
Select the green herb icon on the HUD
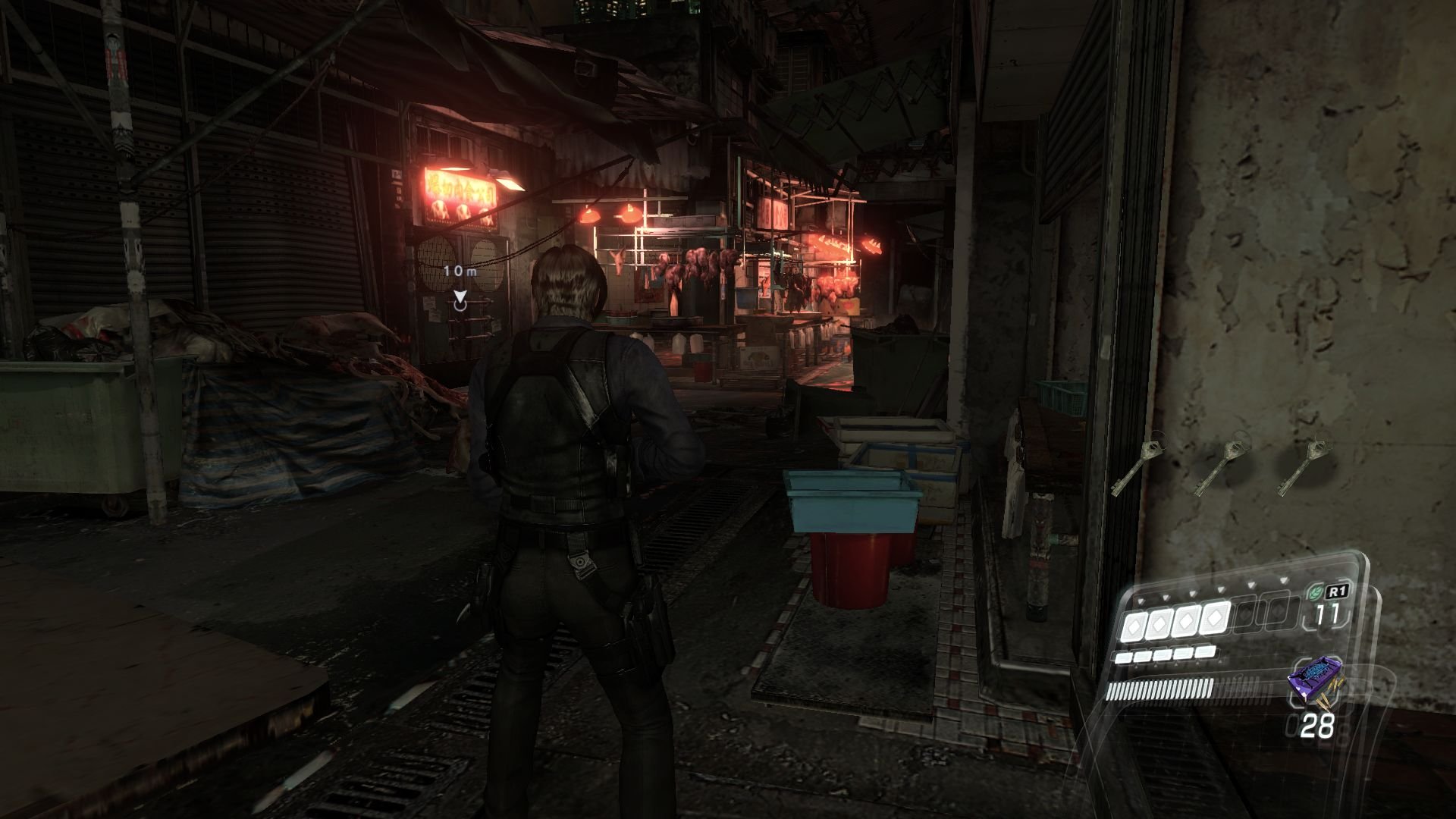(x=1316, y=591)
